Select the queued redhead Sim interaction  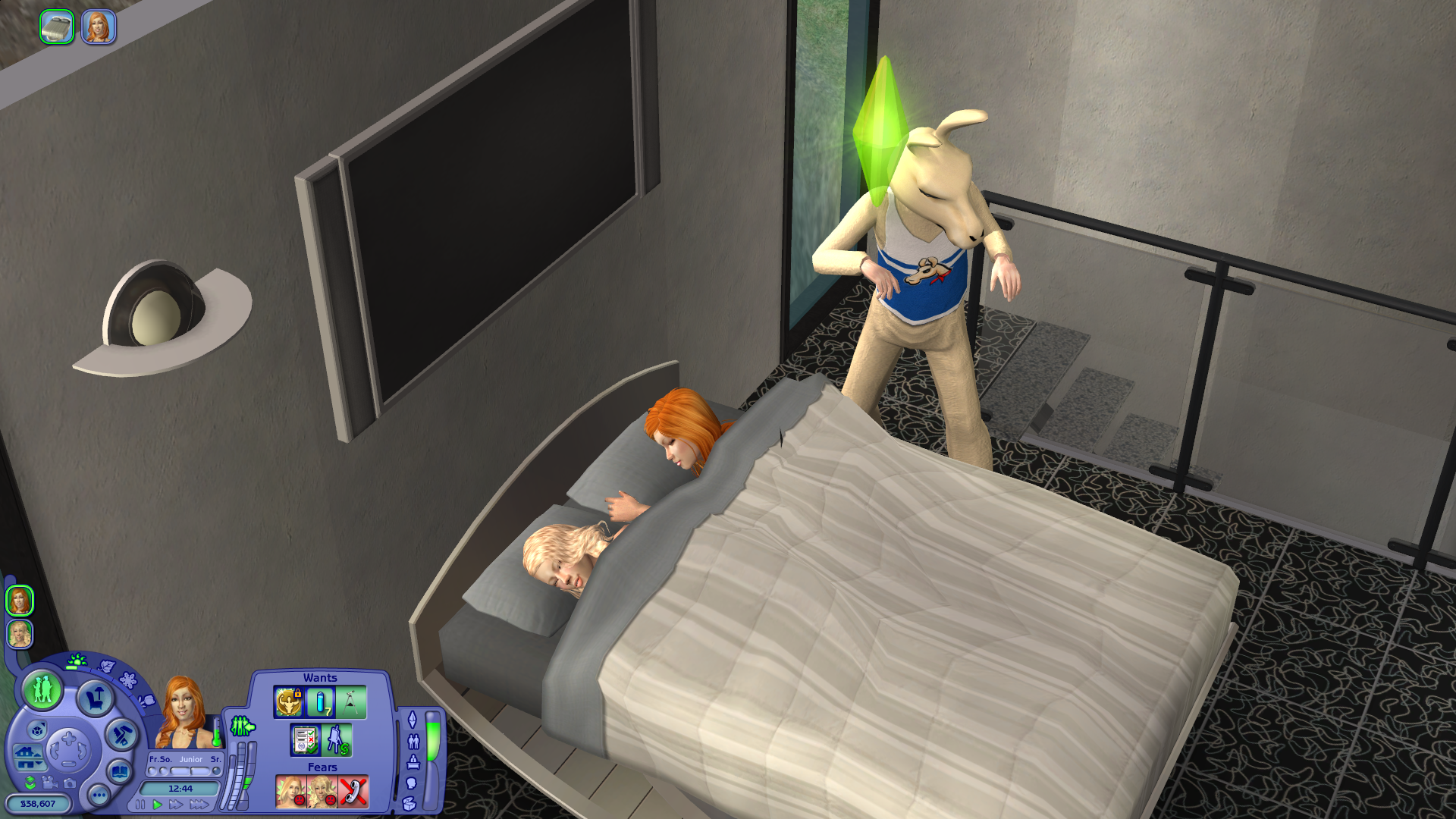(99, 27)
